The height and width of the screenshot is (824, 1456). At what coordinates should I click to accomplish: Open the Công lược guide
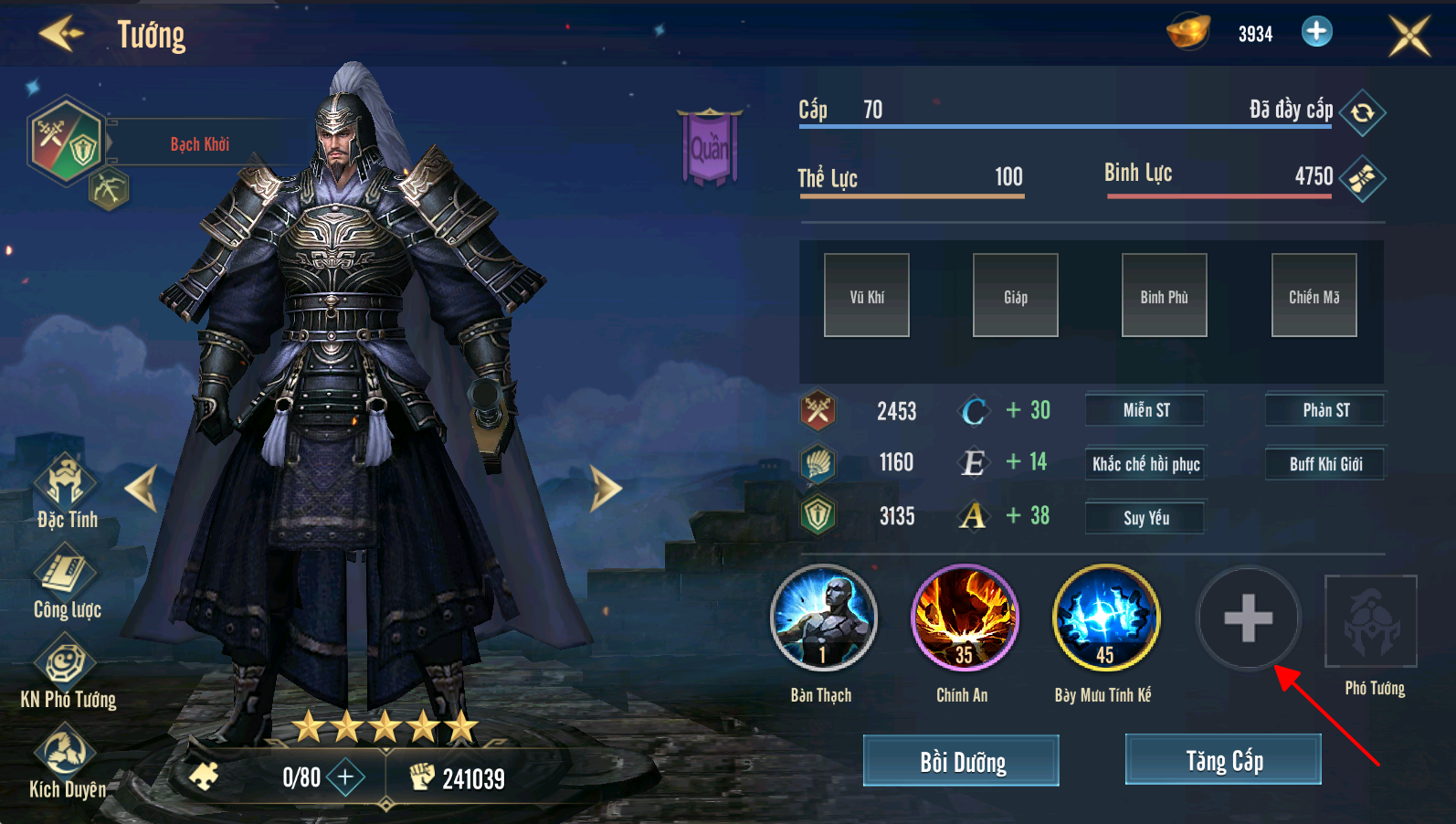[66, 580]
